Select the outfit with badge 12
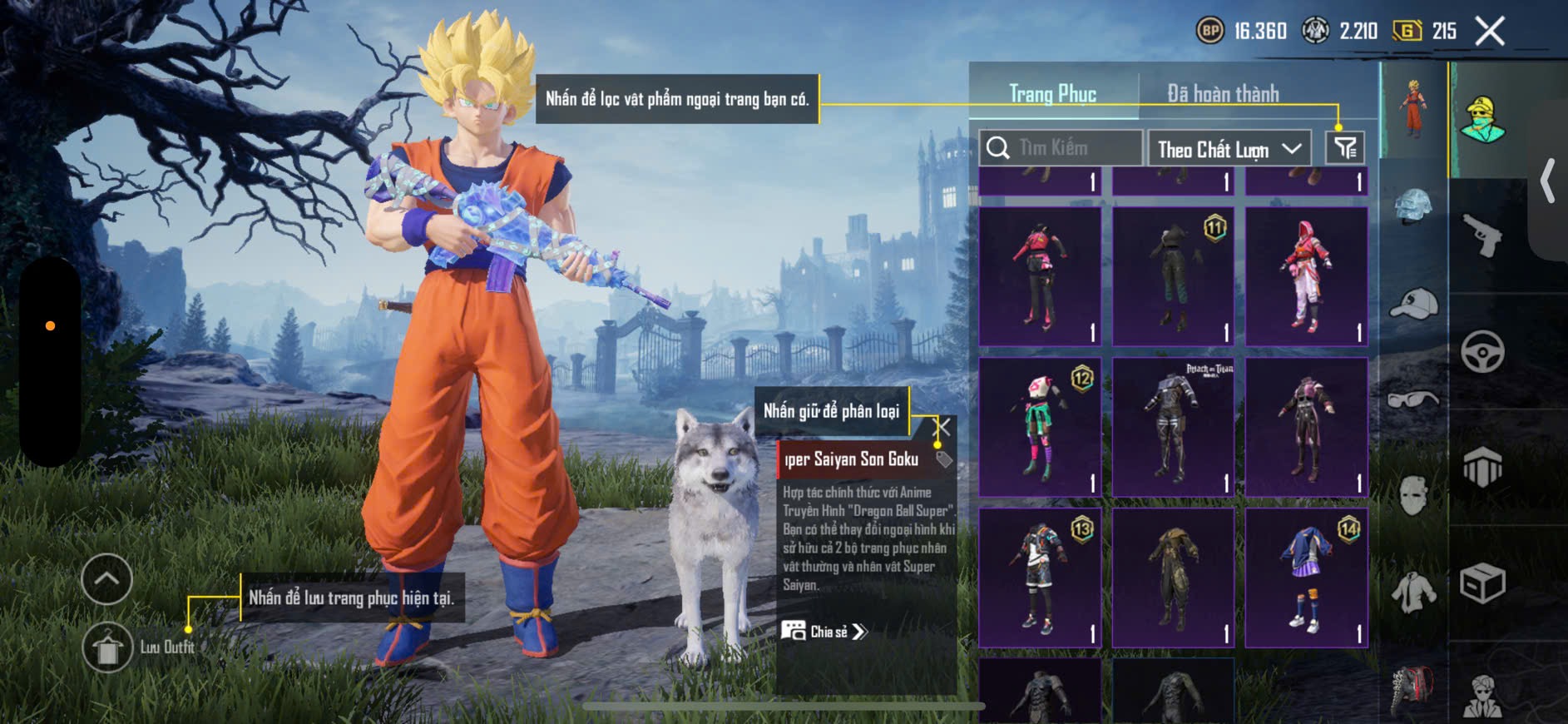The width and height of the screenshot is (1568, 724). (1040, 427)
